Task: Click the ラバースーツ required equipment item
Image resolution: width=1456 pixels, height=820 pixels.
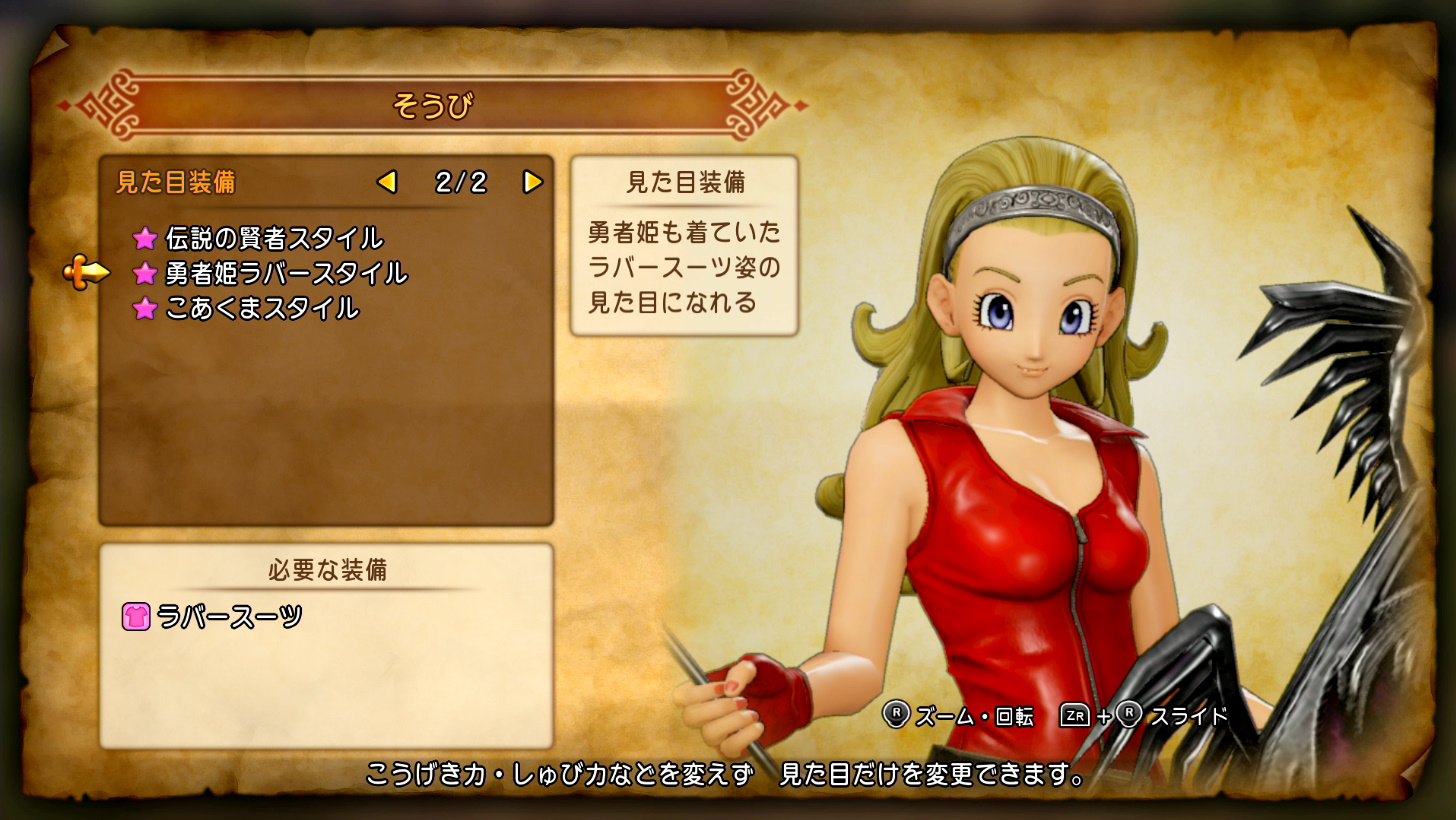Action: pyautogui.click(x=229, y=617)
